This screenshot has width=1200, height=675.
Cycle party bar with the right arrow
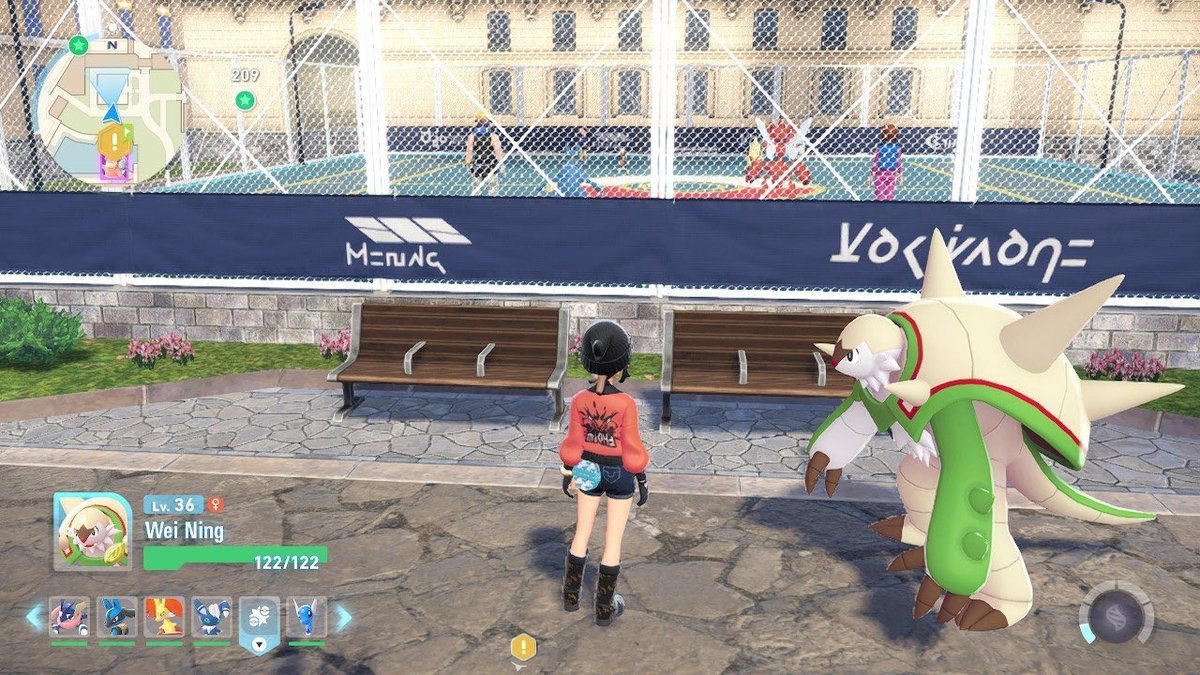[x=342, y=617]
